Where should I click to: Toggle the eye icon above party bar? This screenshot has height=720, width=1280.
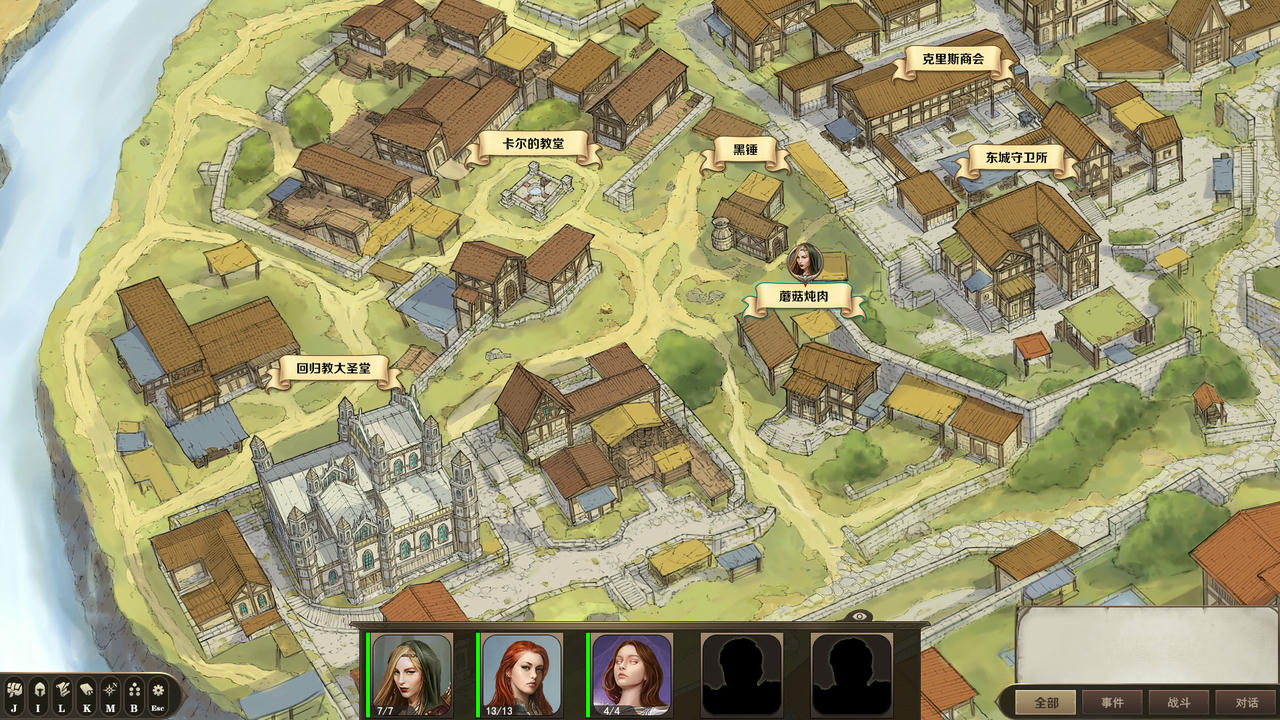pos(861,616)
